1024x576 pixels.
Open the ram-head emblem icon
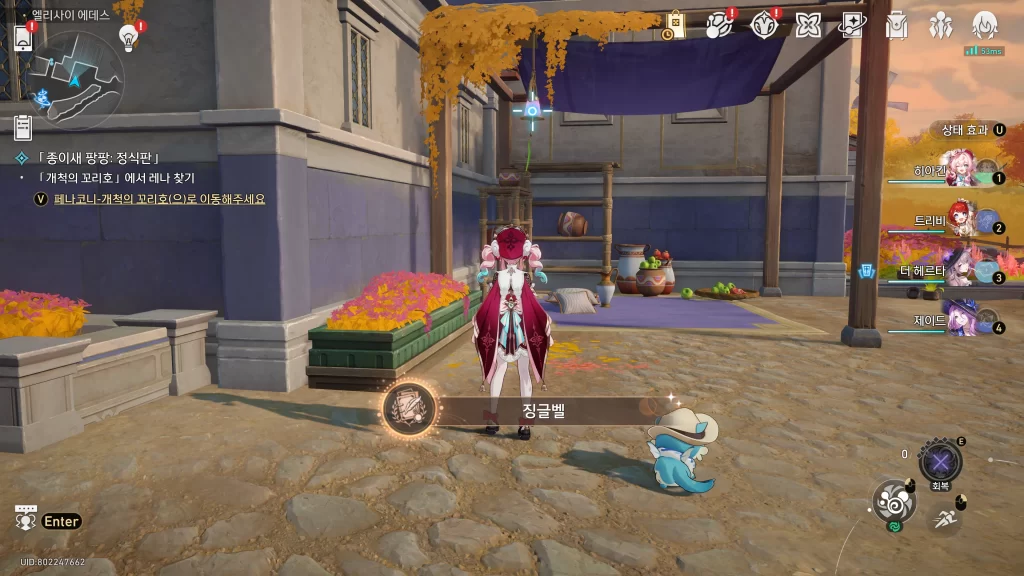click(x=764, y=25)
